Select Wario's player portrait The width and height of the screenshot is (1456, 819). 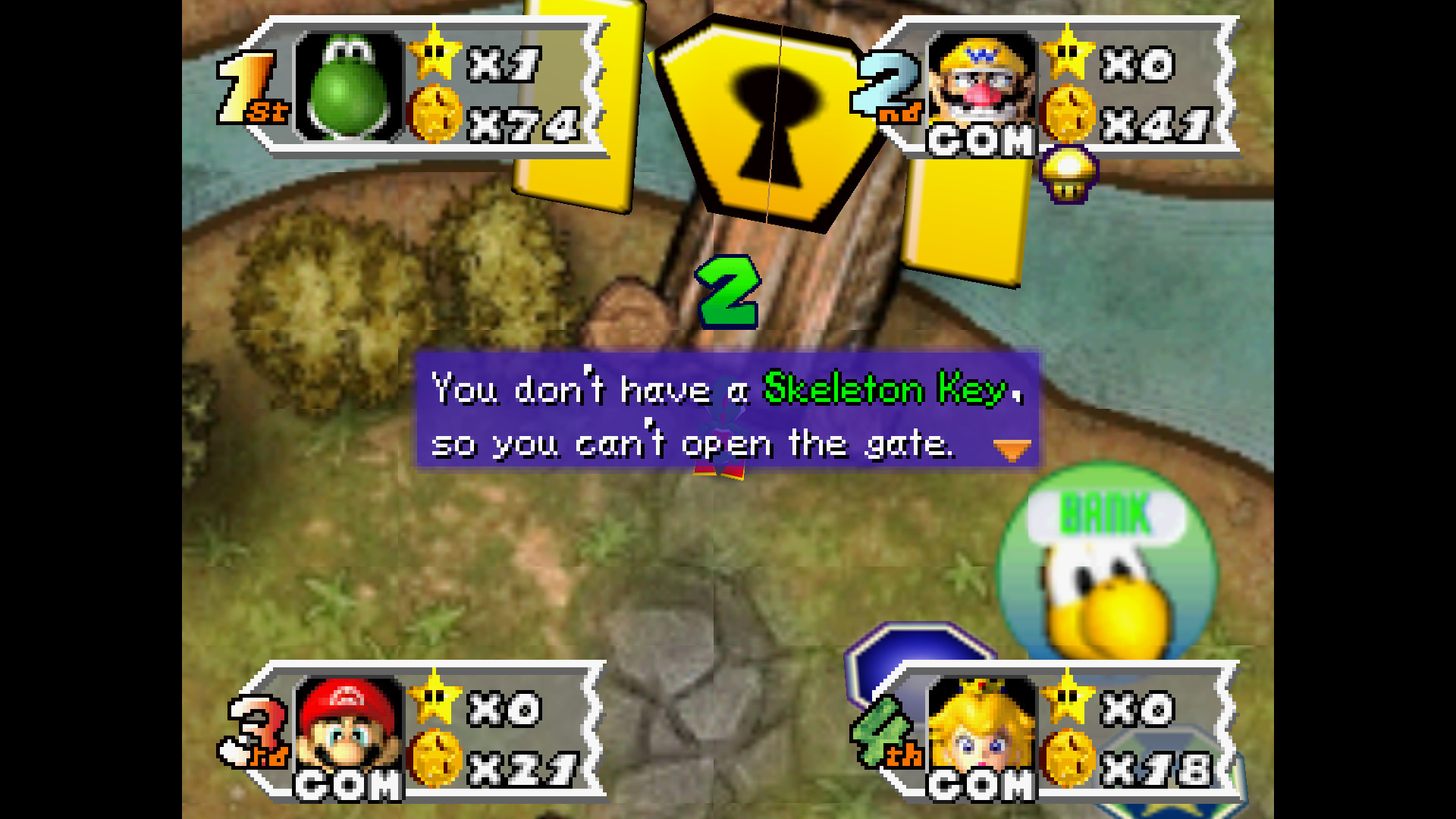tap(982, 80)
